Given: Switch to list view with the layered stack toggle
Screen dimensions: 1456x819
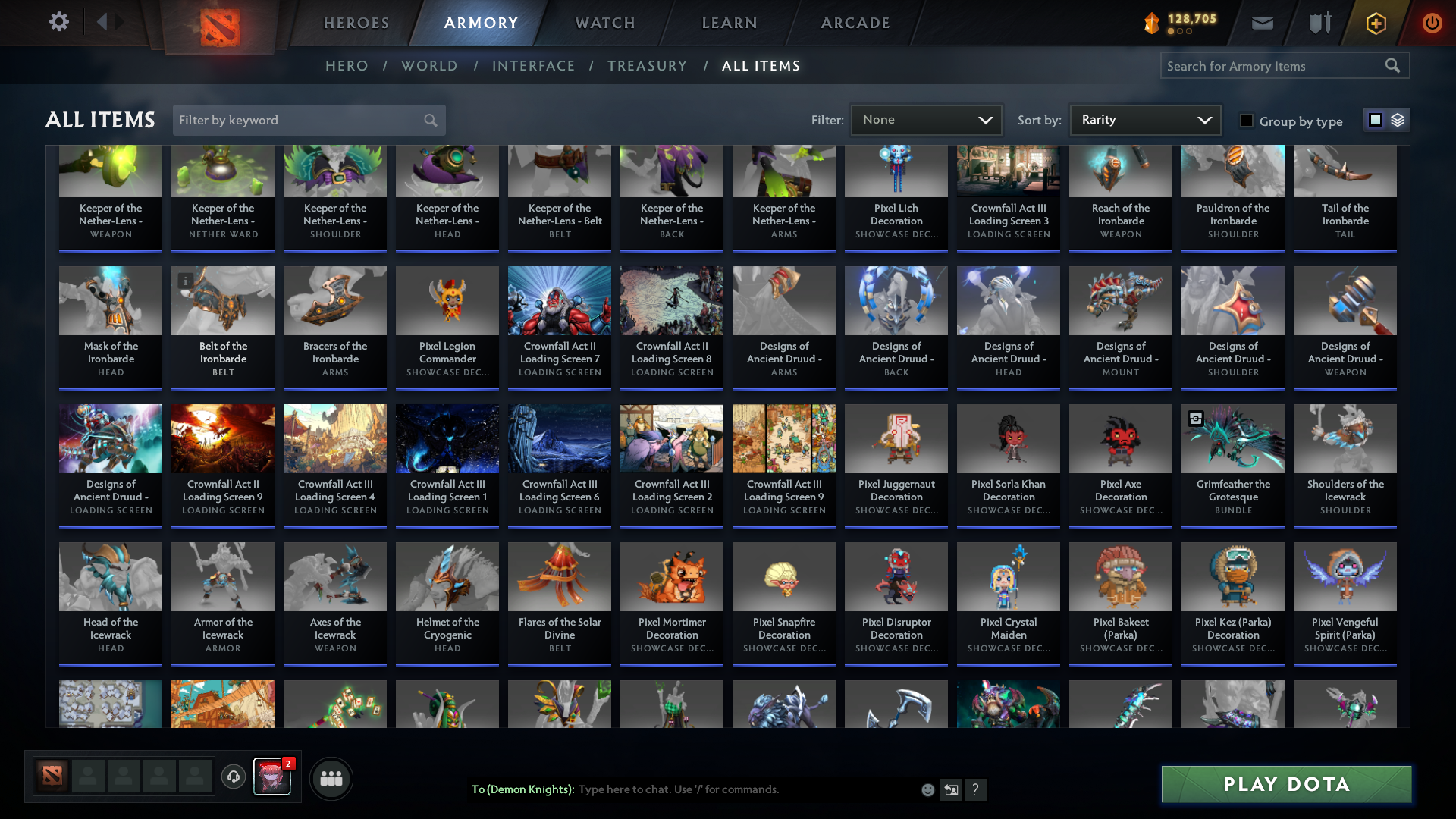Looking at the screenshot, I should click(x=1398, y=120).
